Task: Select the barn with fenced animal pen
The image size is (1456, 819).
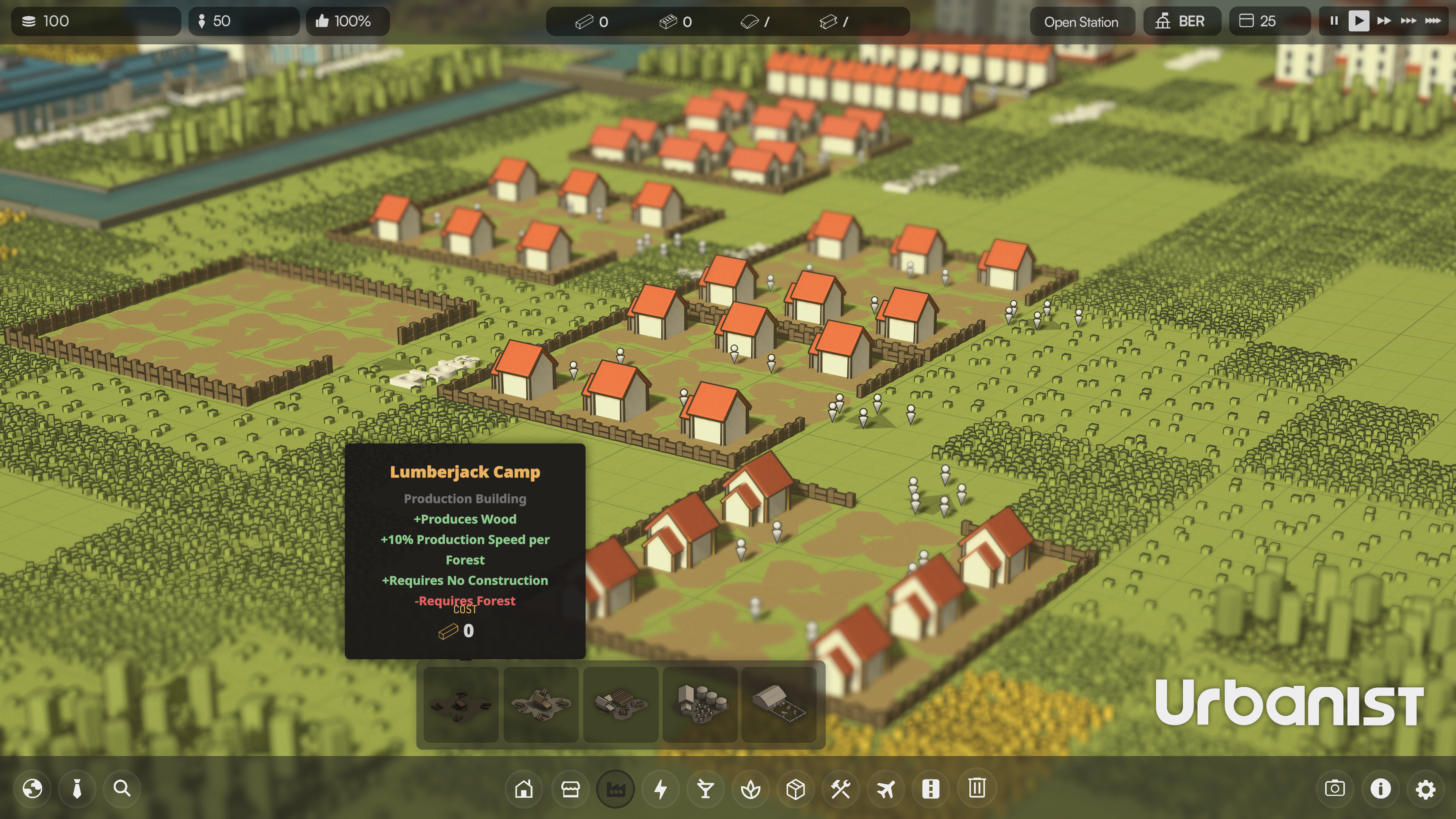Action: click(x=779, y=704)
